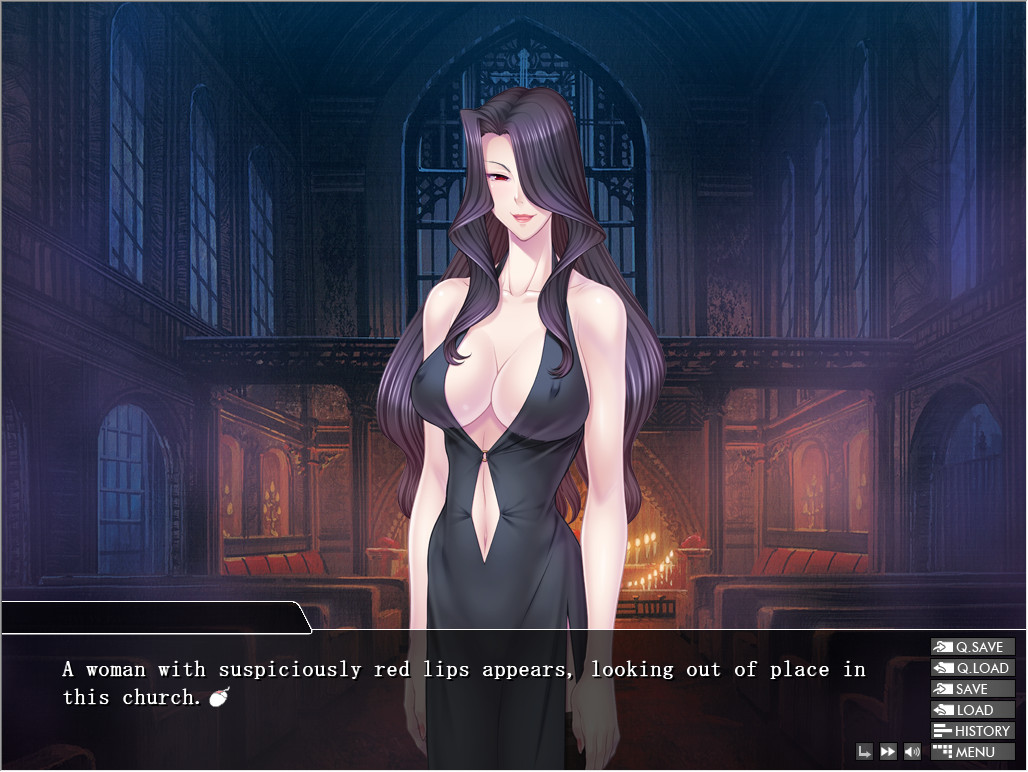The image size is (1028, 772).
Task: Quick save with the Q.SAVE button
Action: [x=972, y=647]
